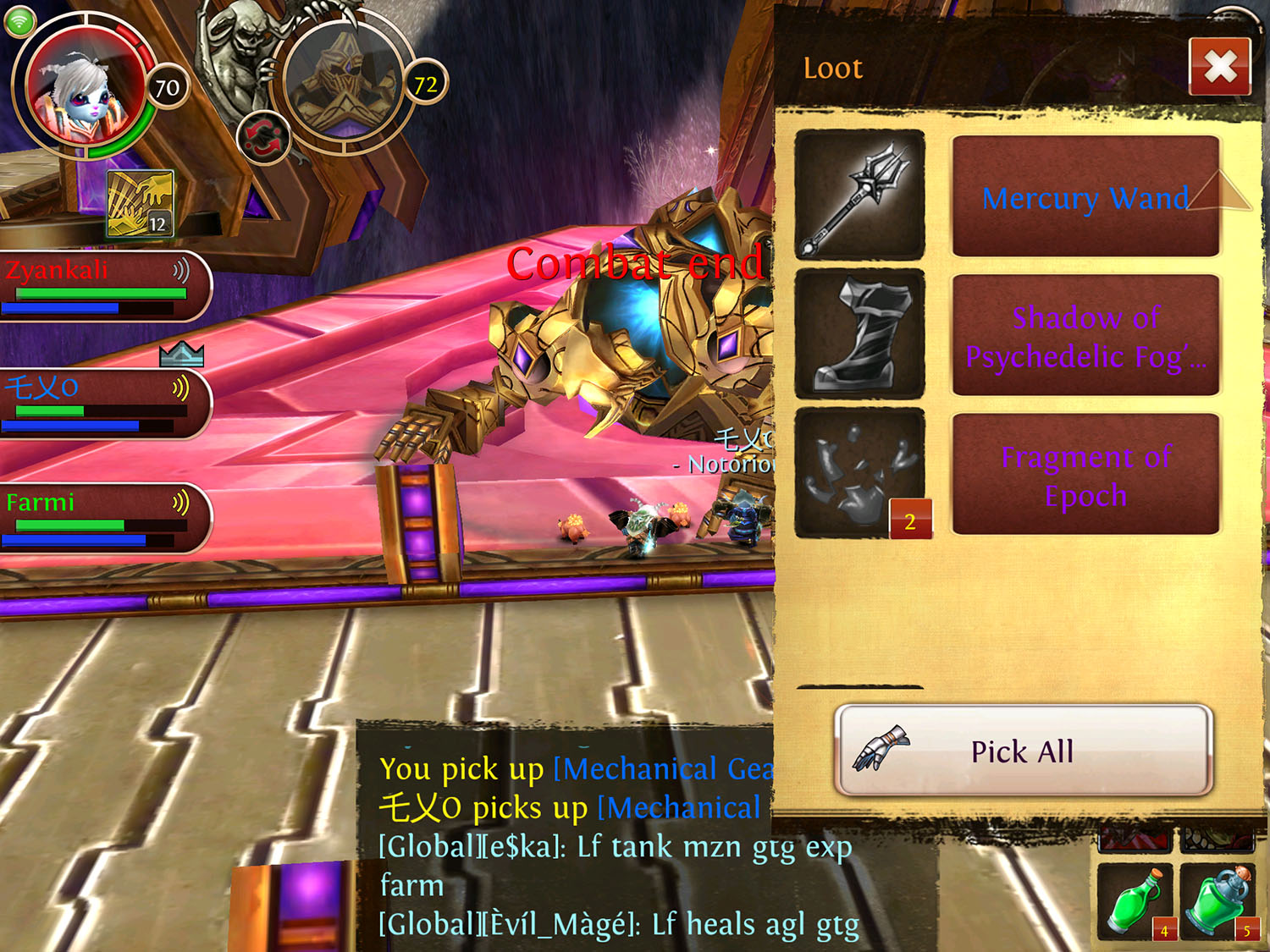Open your level 70 character portrait
This screenshot has width=1270, height=952.
(83, 91)
